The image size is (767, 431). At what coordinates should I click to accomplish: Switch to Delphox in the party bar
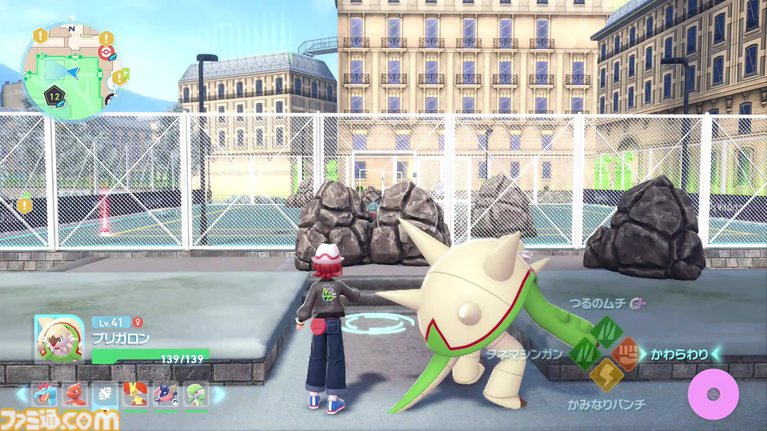pos(135,394)
